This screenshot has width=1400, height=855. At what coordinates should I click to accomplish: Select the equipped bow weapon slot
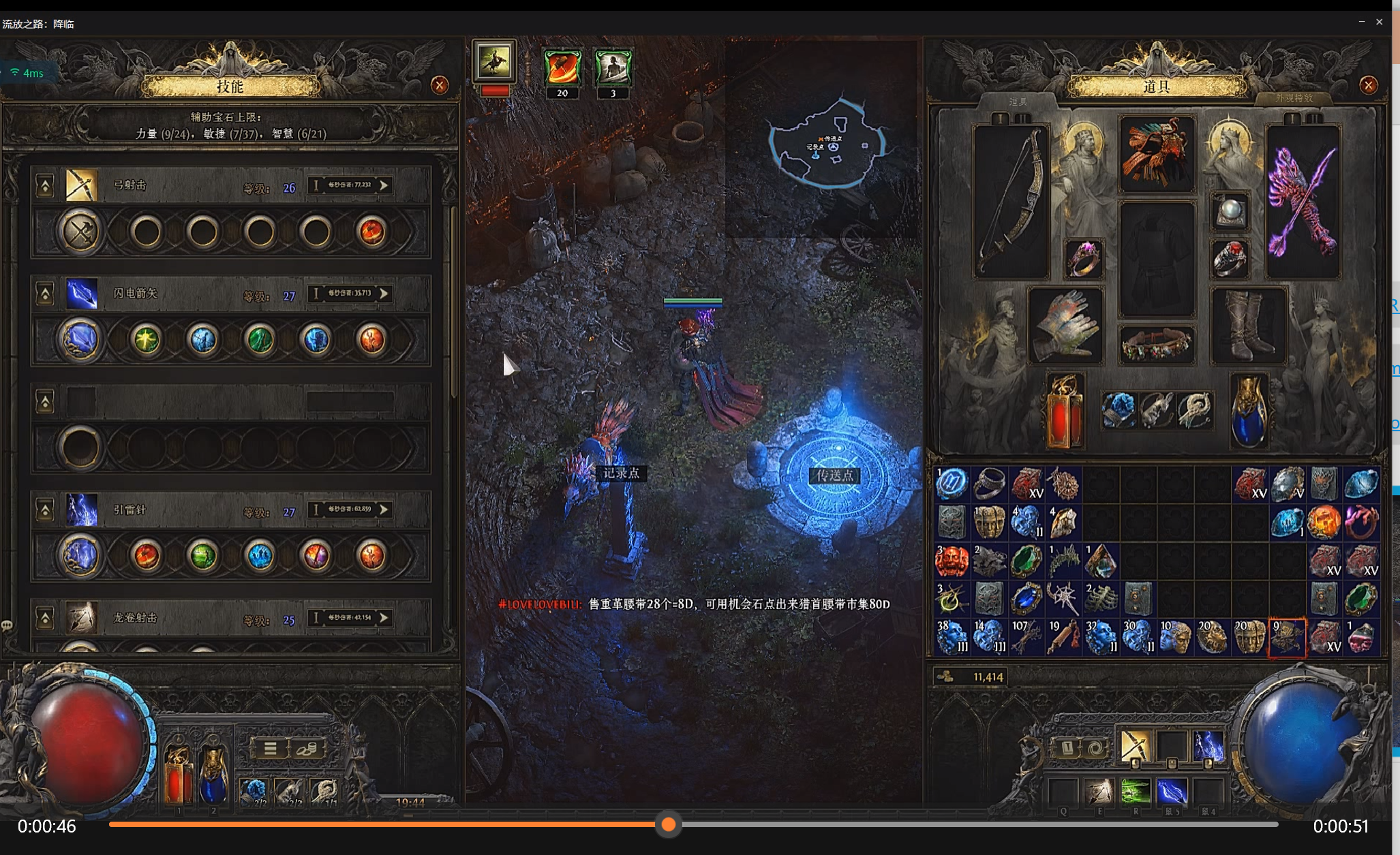point(1010,202)
